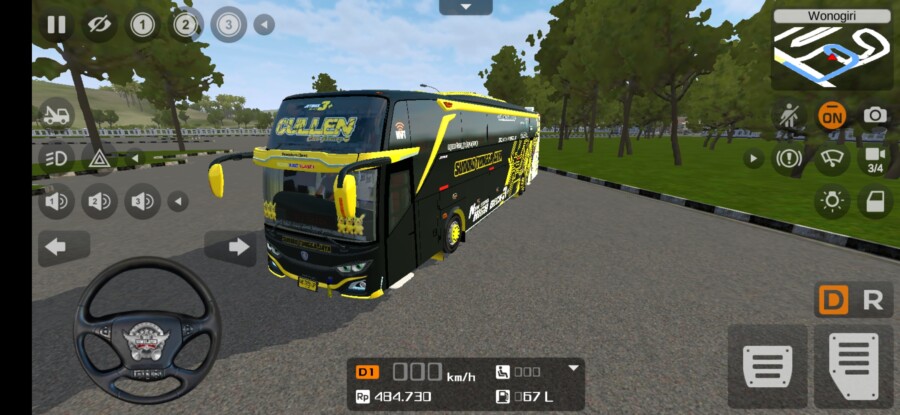Call the tow truck

point(56,114)
